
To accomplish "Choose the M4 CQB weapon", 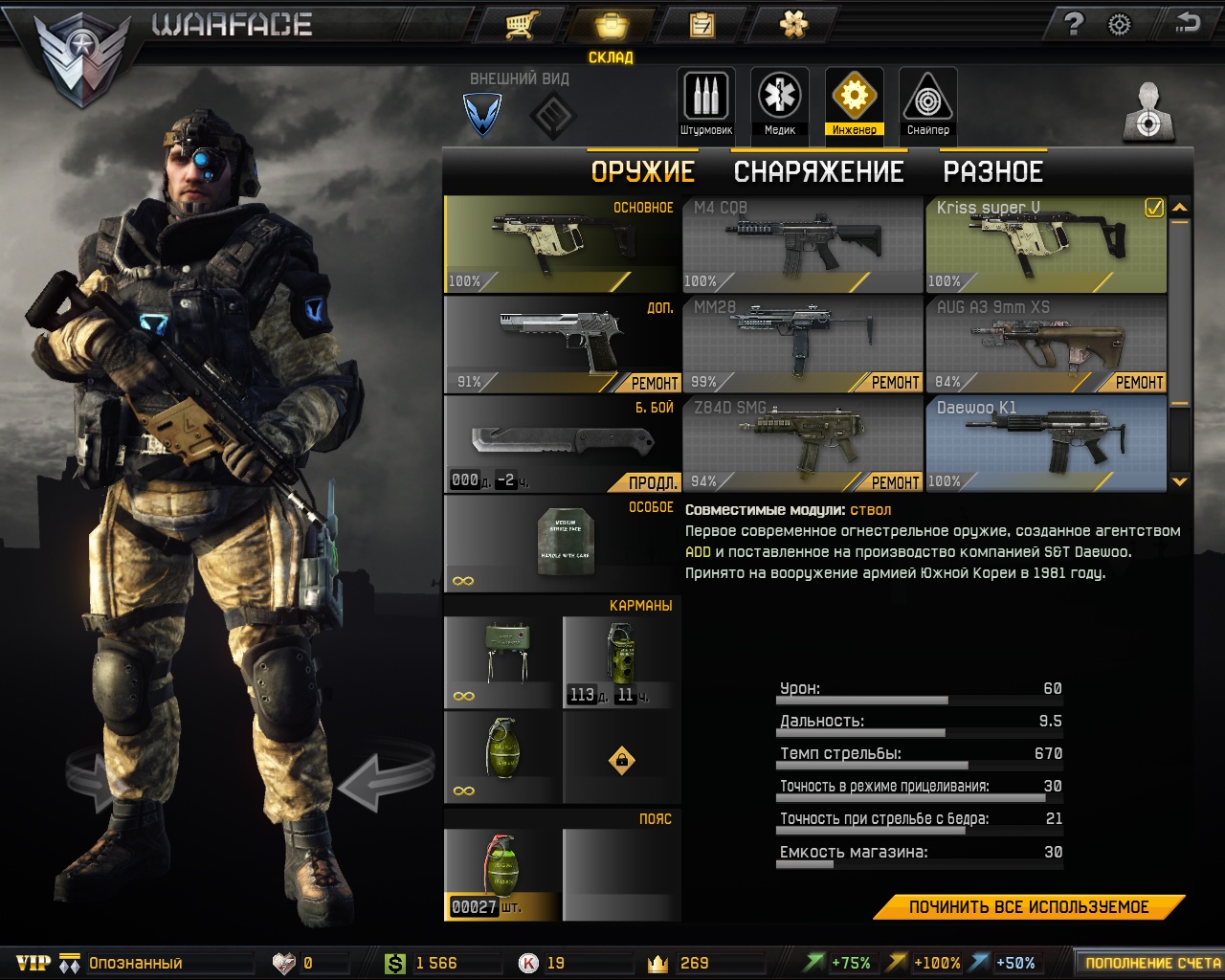I will (x=802, y=244).
